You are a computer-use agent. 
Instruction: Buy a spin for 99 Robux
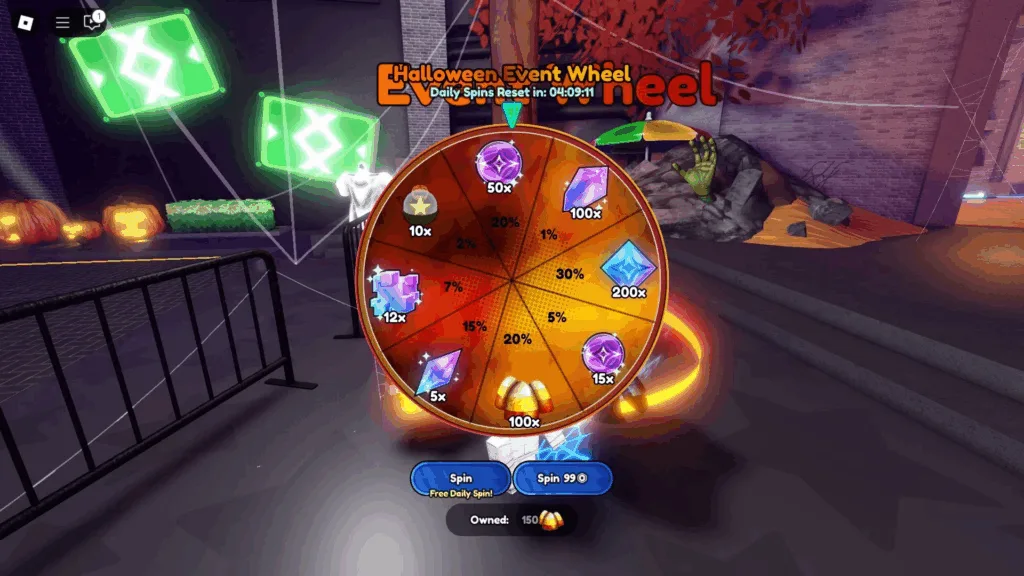click(x=562, y=479)
